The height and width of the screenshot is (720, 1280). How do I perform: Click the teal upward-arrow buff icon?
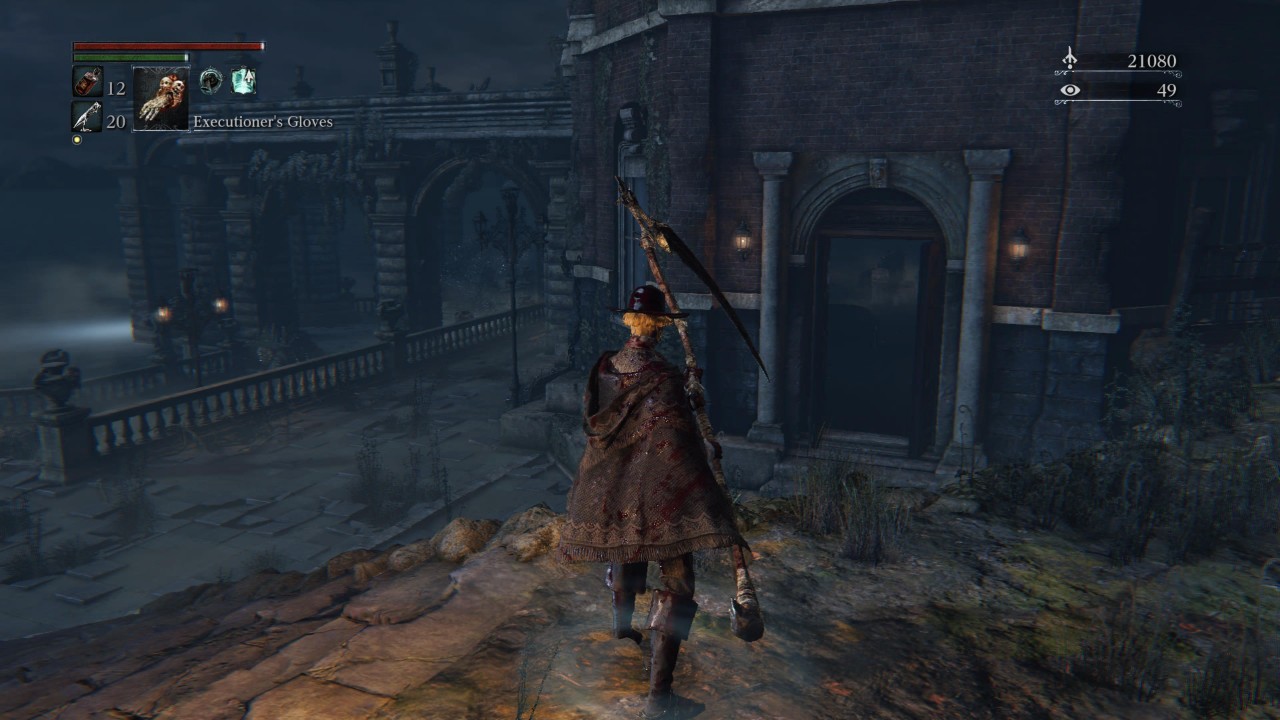(x=243, y=82)
